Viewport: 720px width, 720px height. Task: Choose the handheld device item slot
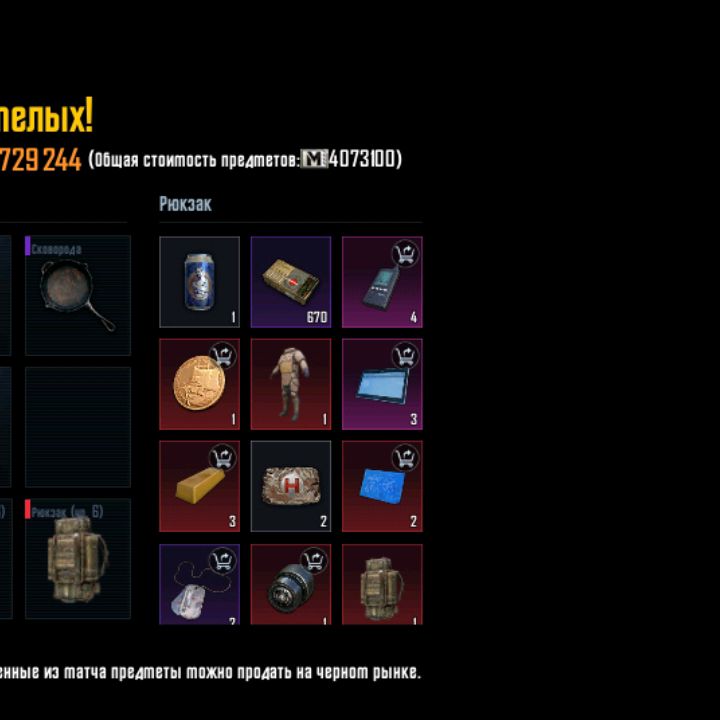(x=382, y=282)
